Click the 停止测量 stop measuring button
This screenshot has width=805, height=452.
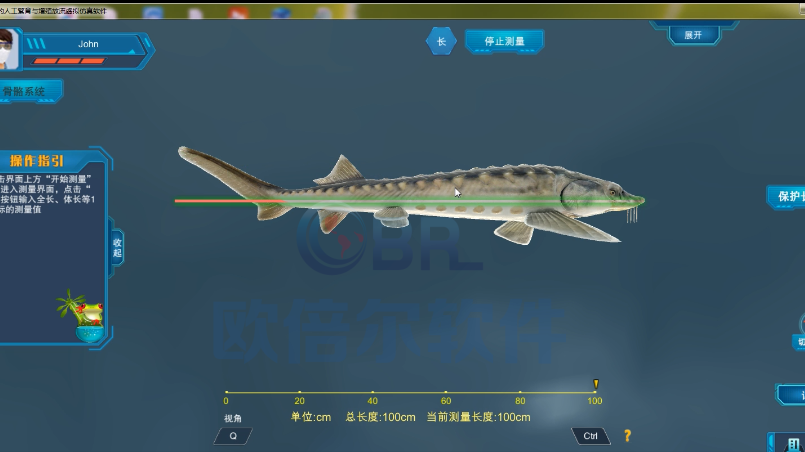coord(504,42)
